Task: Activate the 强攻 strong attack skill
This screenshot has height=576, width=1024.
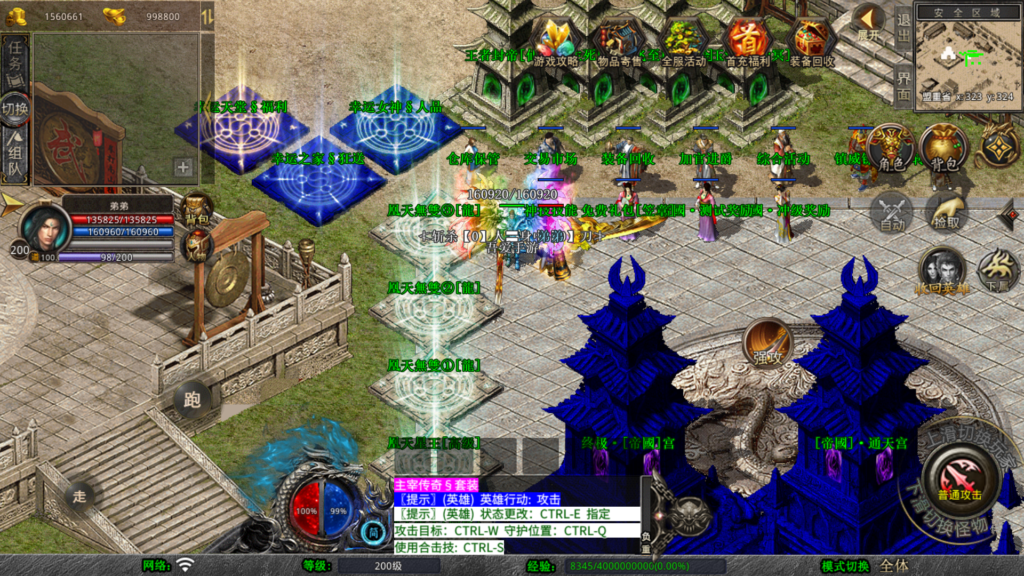Action: pyautogui.click(x=767, y=343)
